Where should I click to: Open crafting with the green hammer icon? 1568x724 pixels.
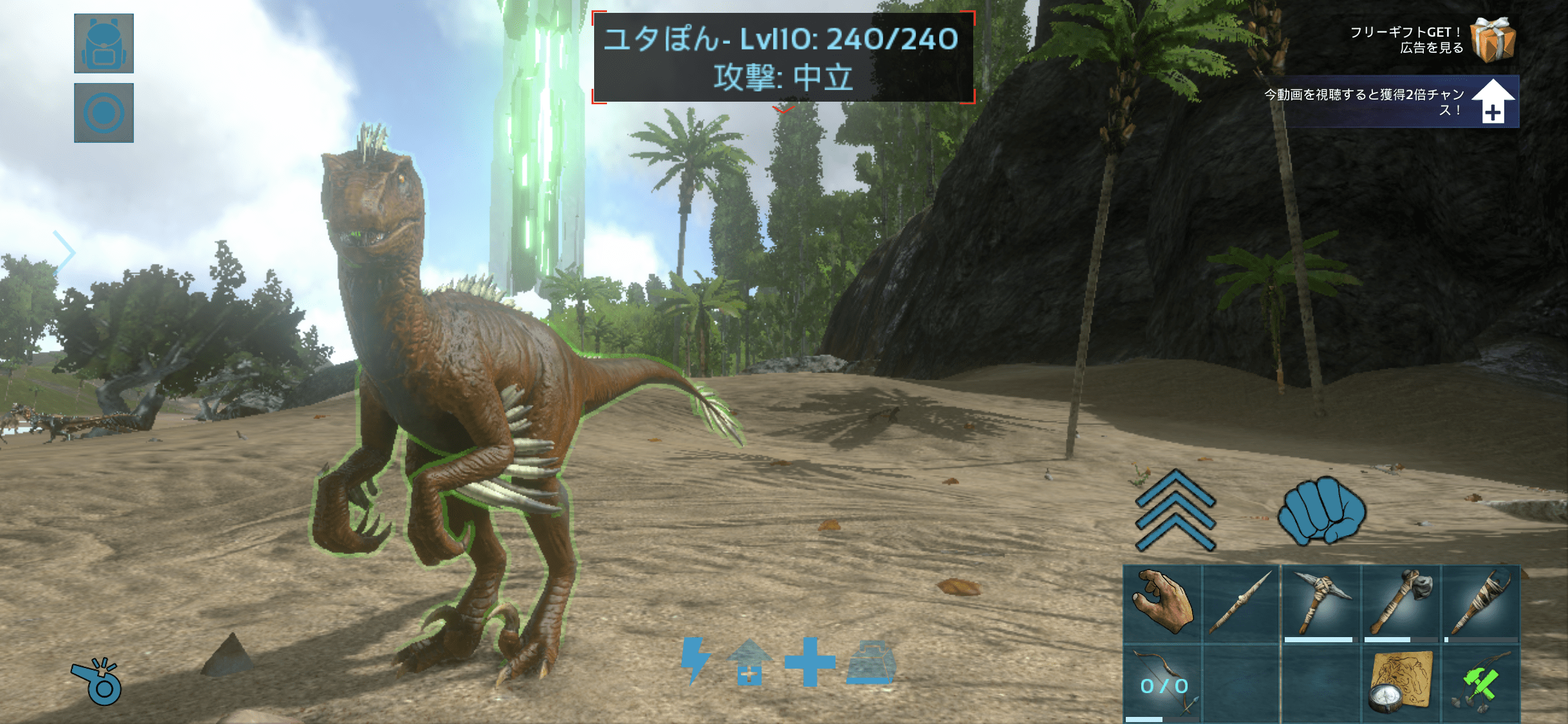[1480, 684]
